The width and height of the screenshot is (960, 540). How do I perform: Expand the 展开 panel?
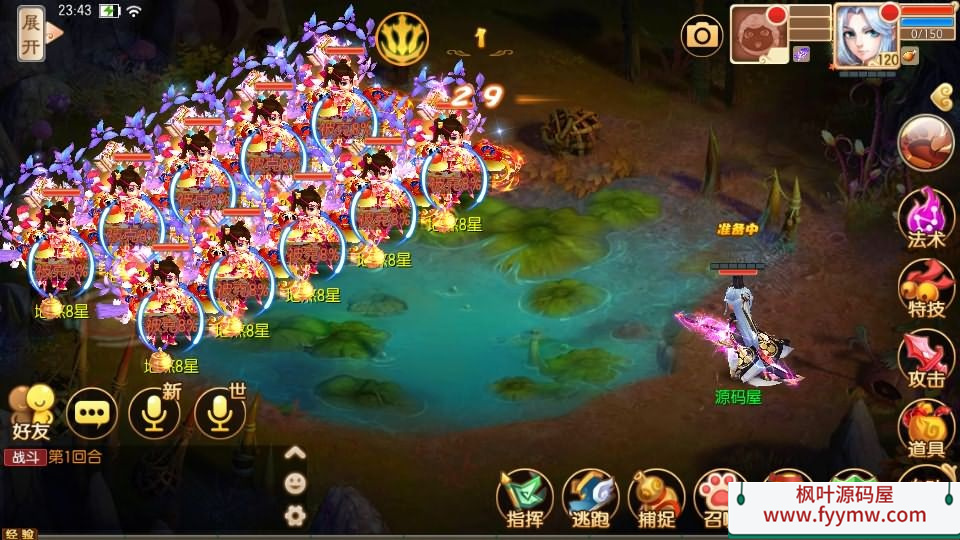click(32, 34)
